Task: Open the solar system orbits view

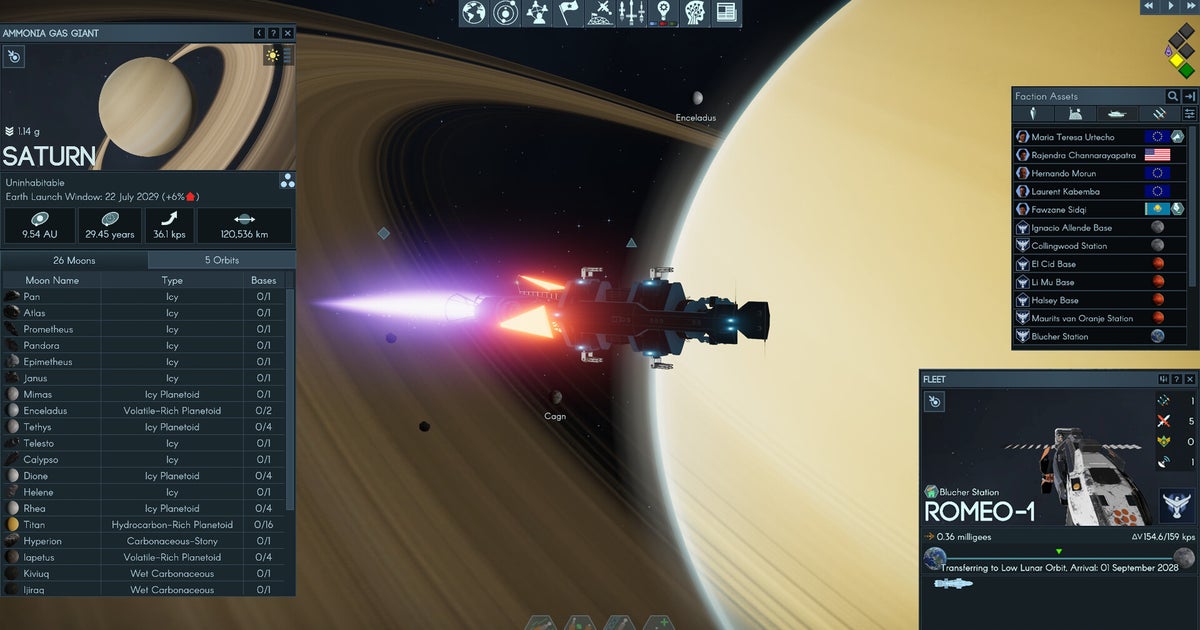Action: pyautogui.click(x=507, y=12)
